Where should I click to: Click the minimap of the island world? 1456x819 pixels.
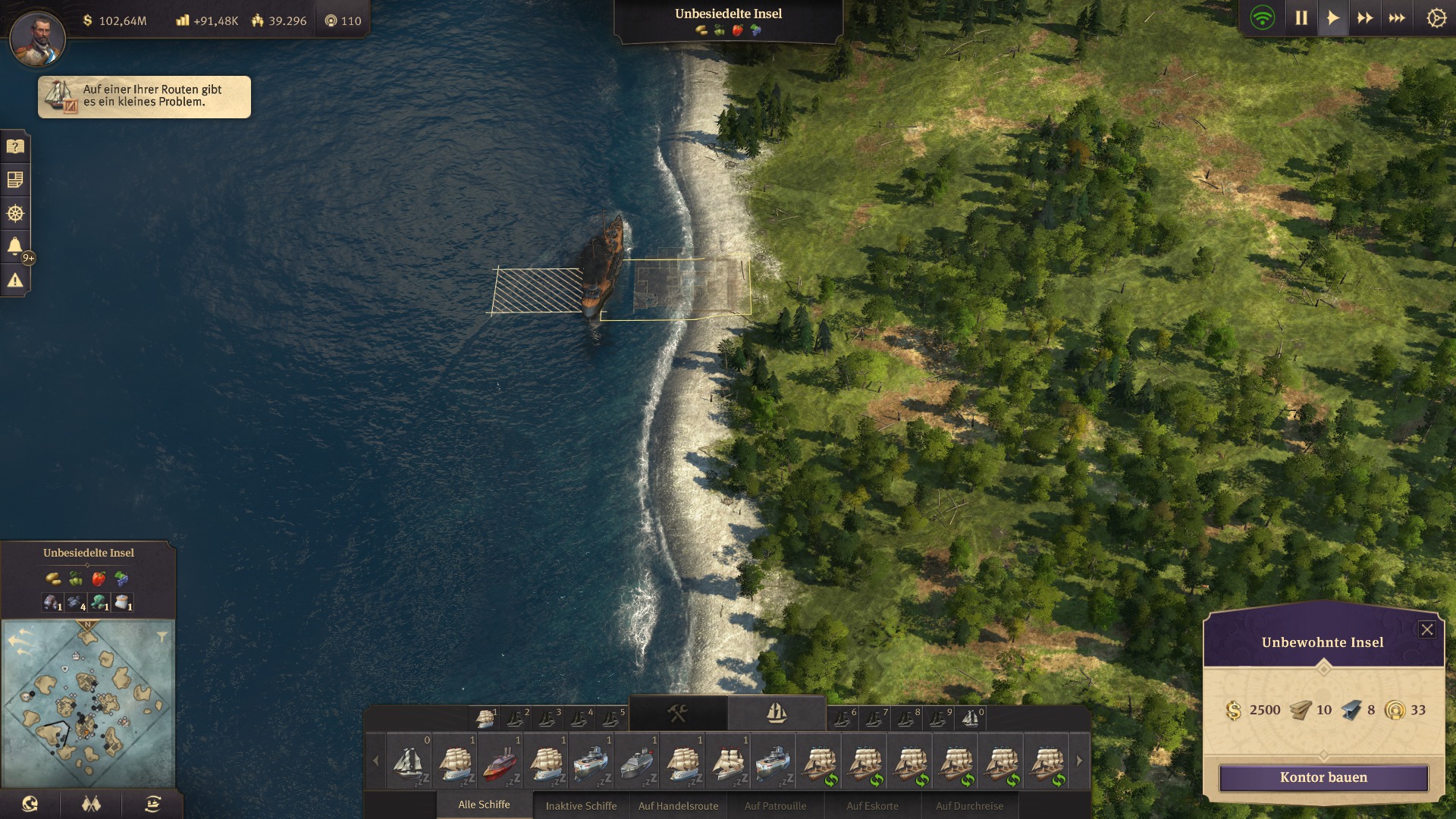point(88,704)
